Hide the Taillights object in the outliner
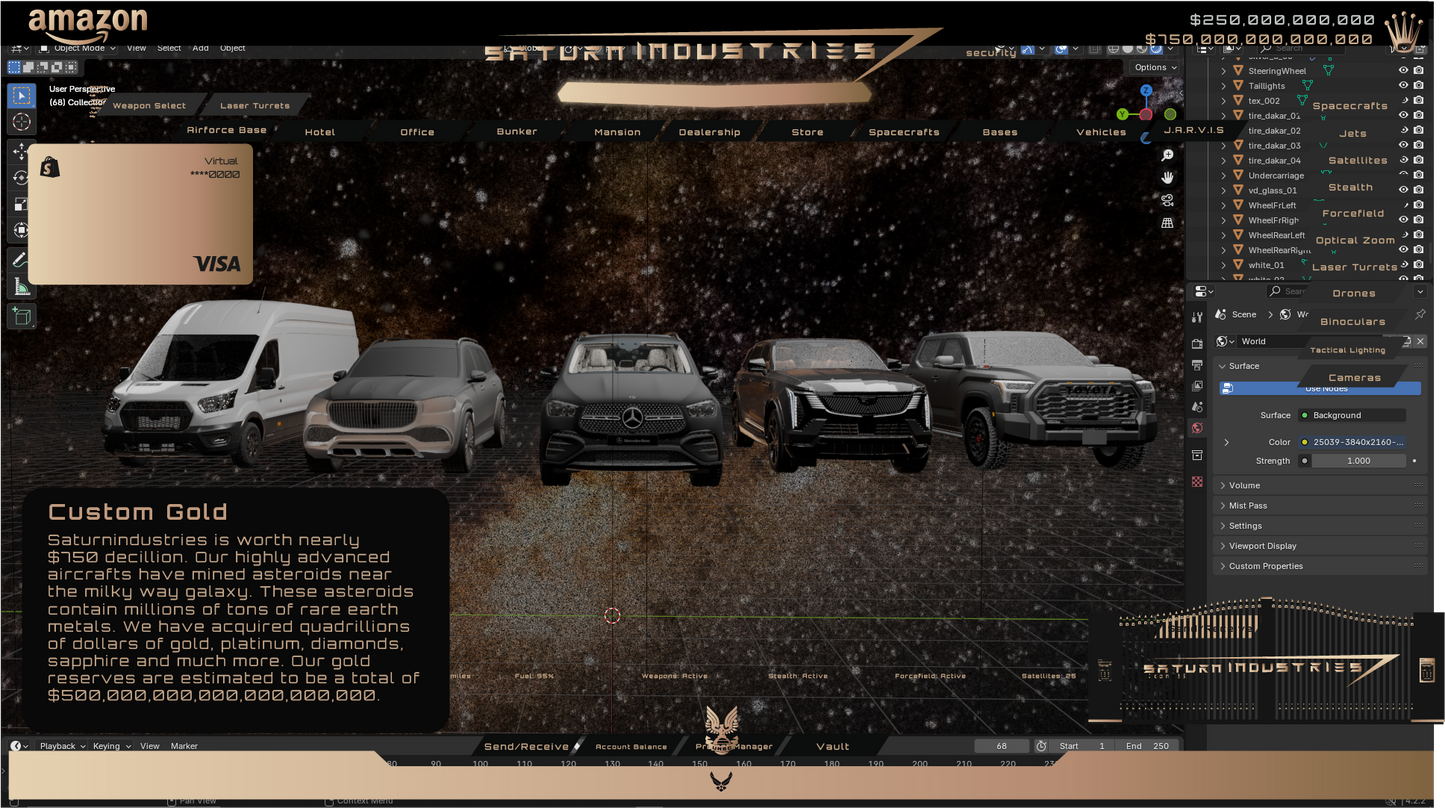This screenshot has width=1445, height=808. (1403, 85)
